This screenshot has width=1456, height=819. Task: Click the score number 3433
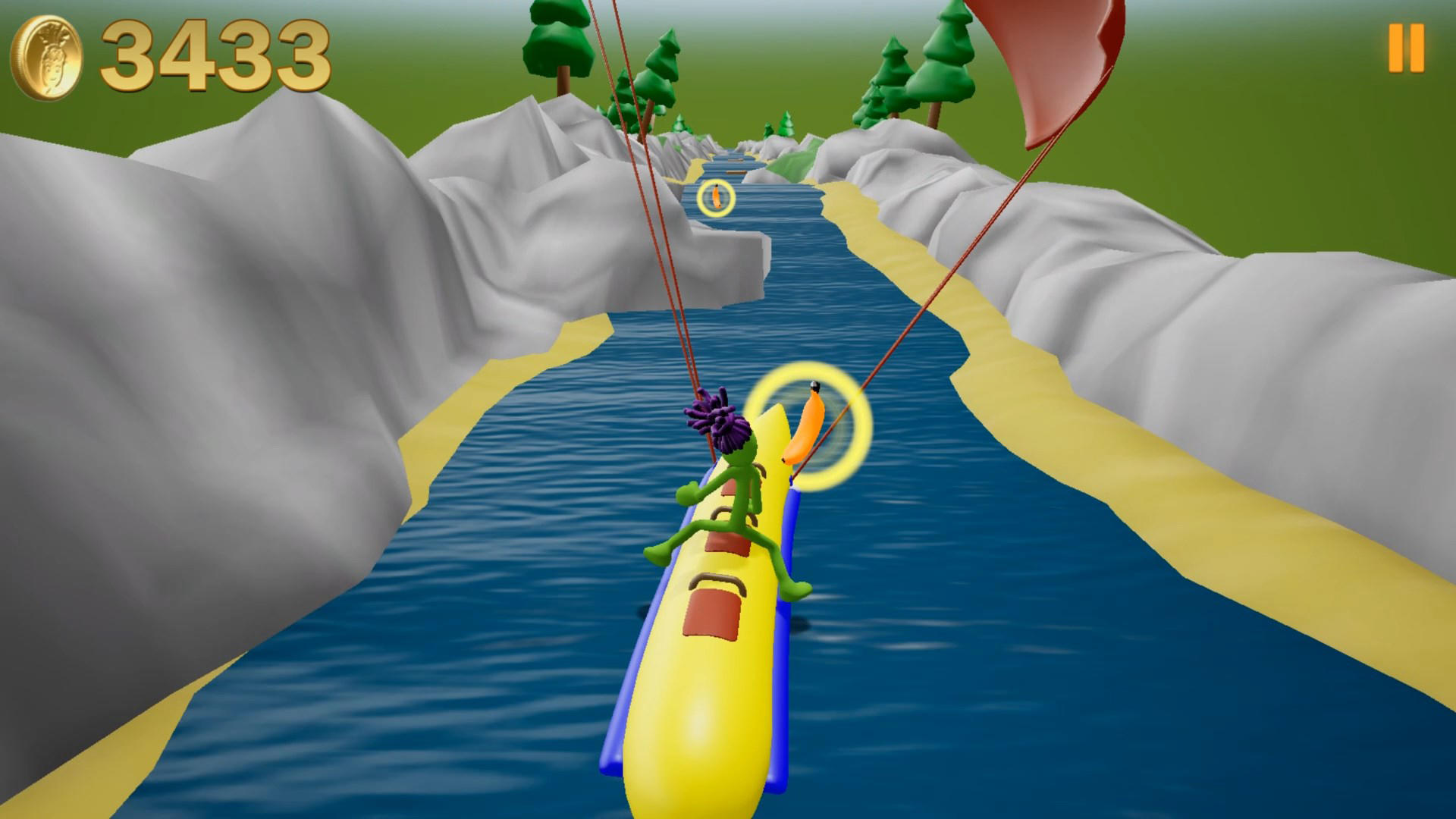(216, 53)
